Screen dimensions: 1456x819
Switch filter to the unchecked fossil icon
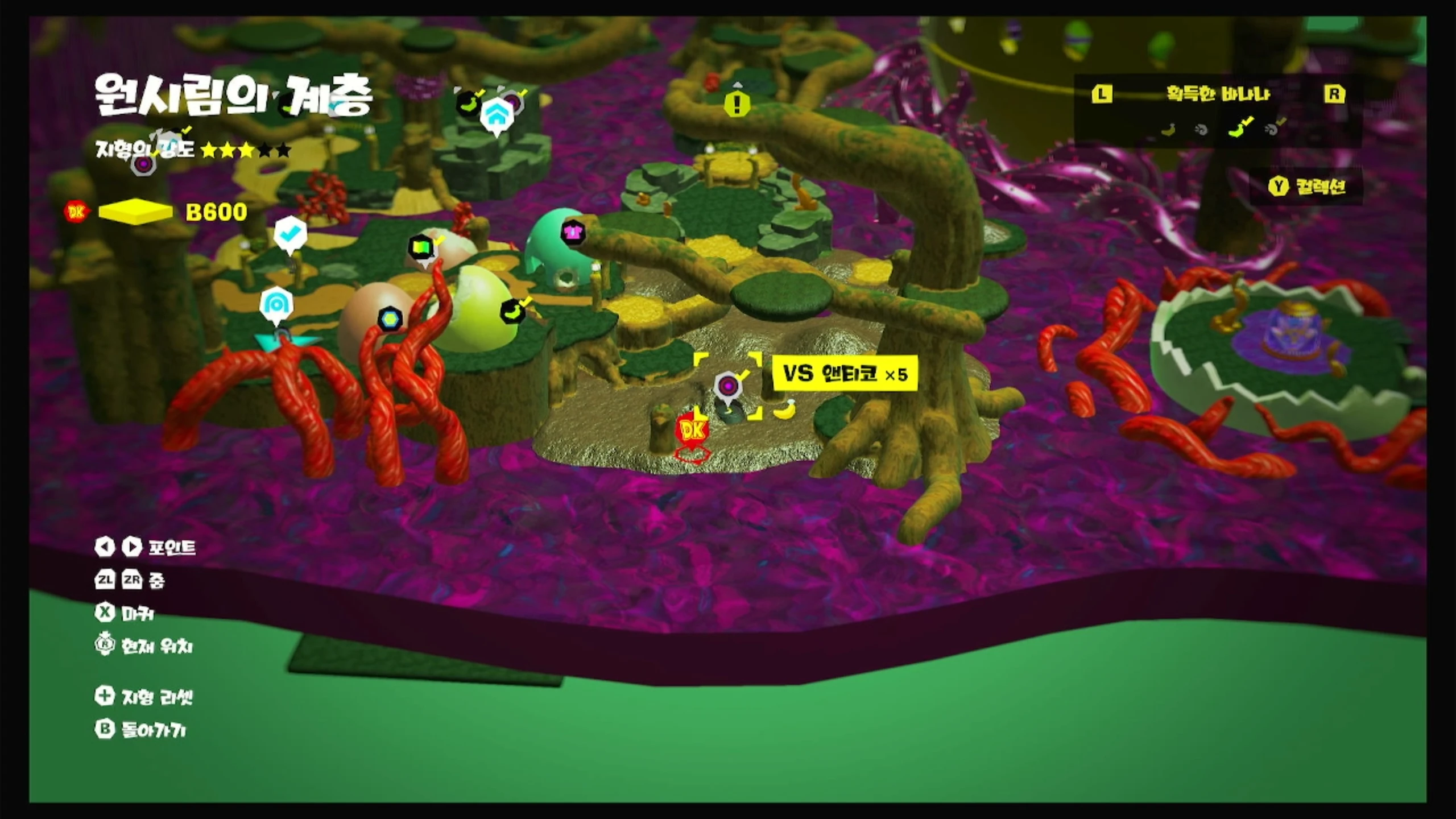click(1201, 130)
